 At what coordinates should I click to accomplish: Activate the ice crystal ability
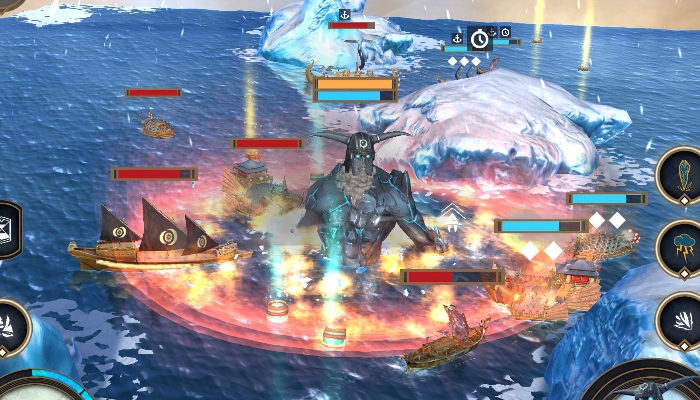(x=683, y=174)
